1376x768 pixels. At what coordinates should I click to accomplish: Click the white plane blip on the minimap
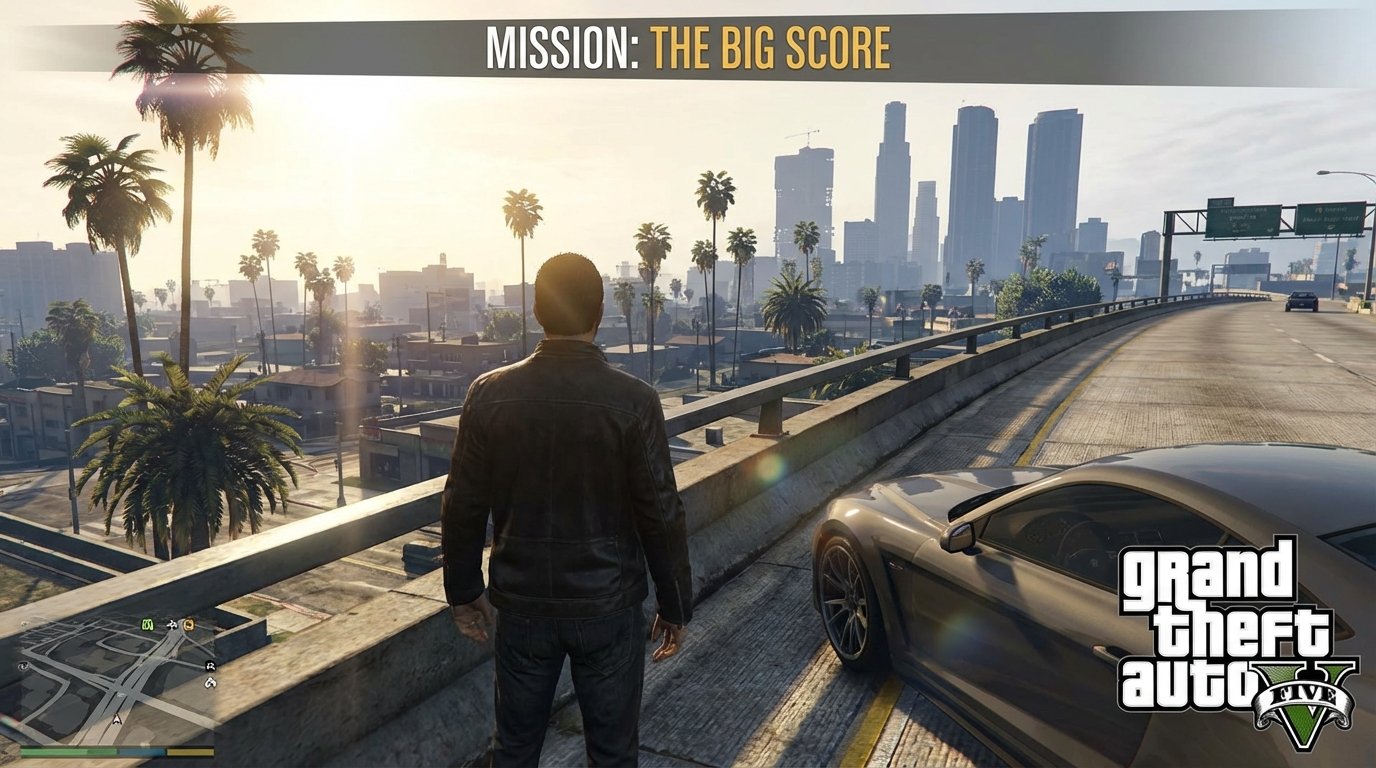[172, 625]
